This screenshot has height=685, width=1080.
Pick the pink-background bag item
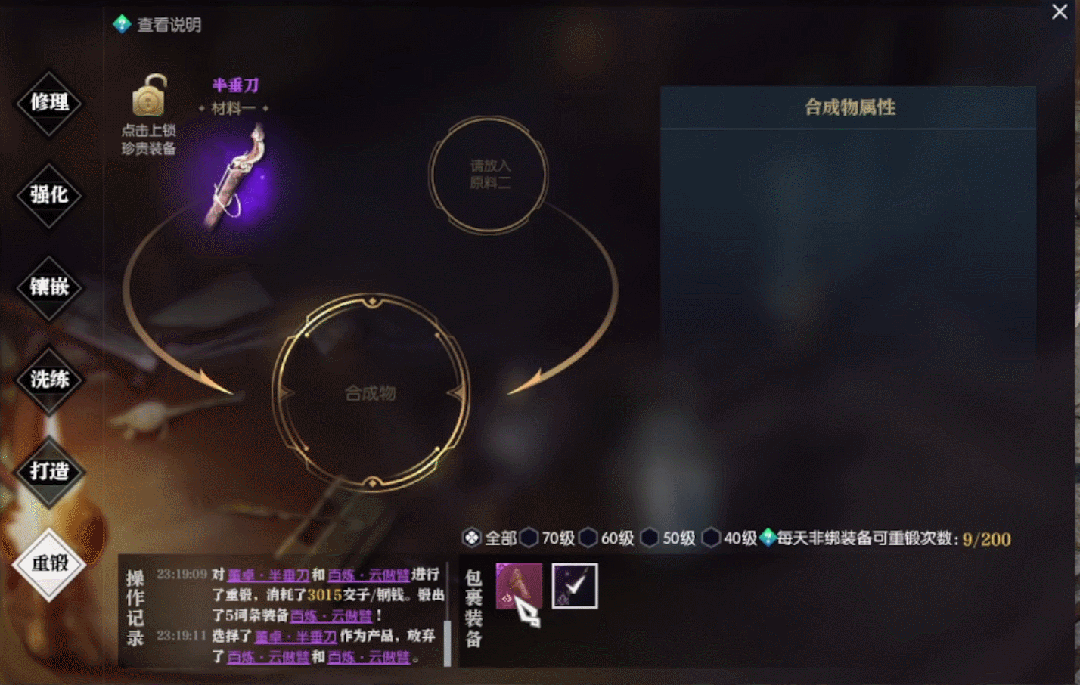click(x=519, y=586)
